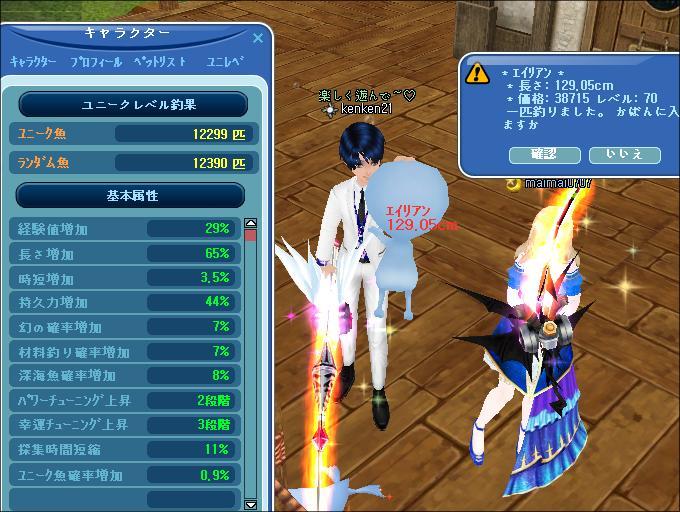Click the ユニークレベル釣果 header
680x512 pixels.
point(131,104)
